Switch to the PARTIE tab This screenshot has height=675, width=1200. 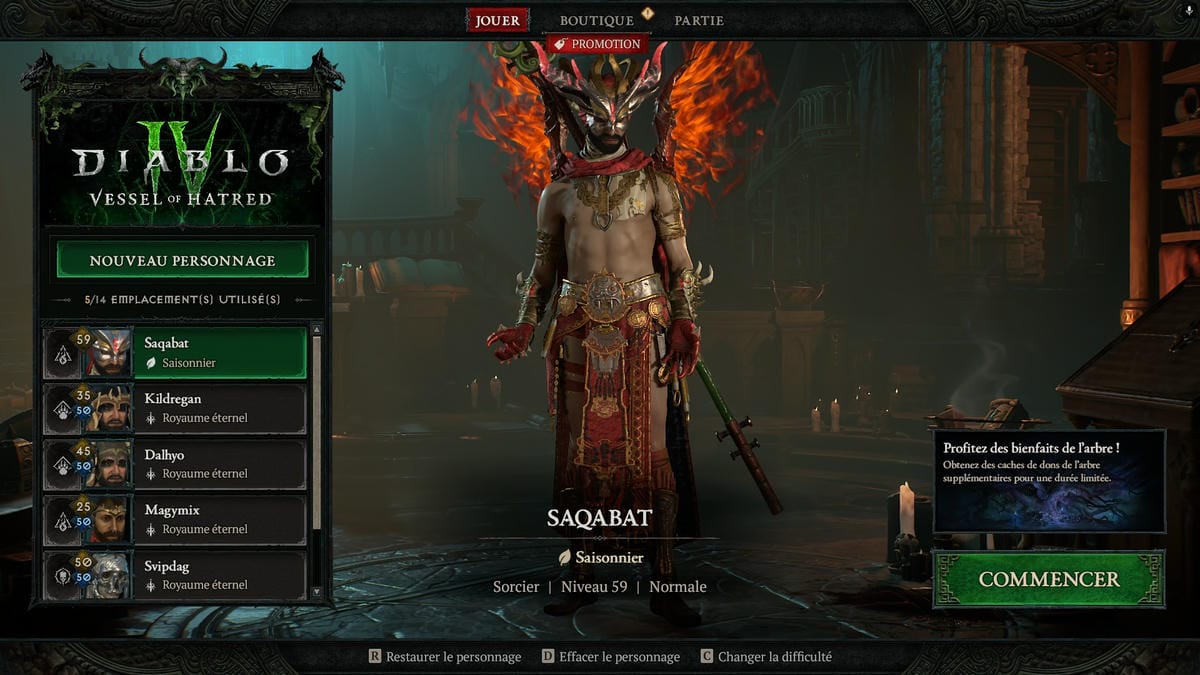(x=698, y=20)
